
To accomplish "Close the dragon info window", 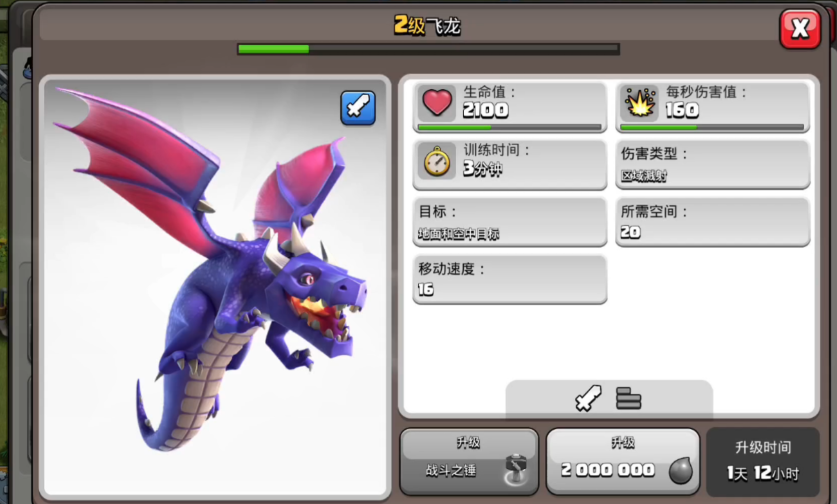I will tap(799, 29).
